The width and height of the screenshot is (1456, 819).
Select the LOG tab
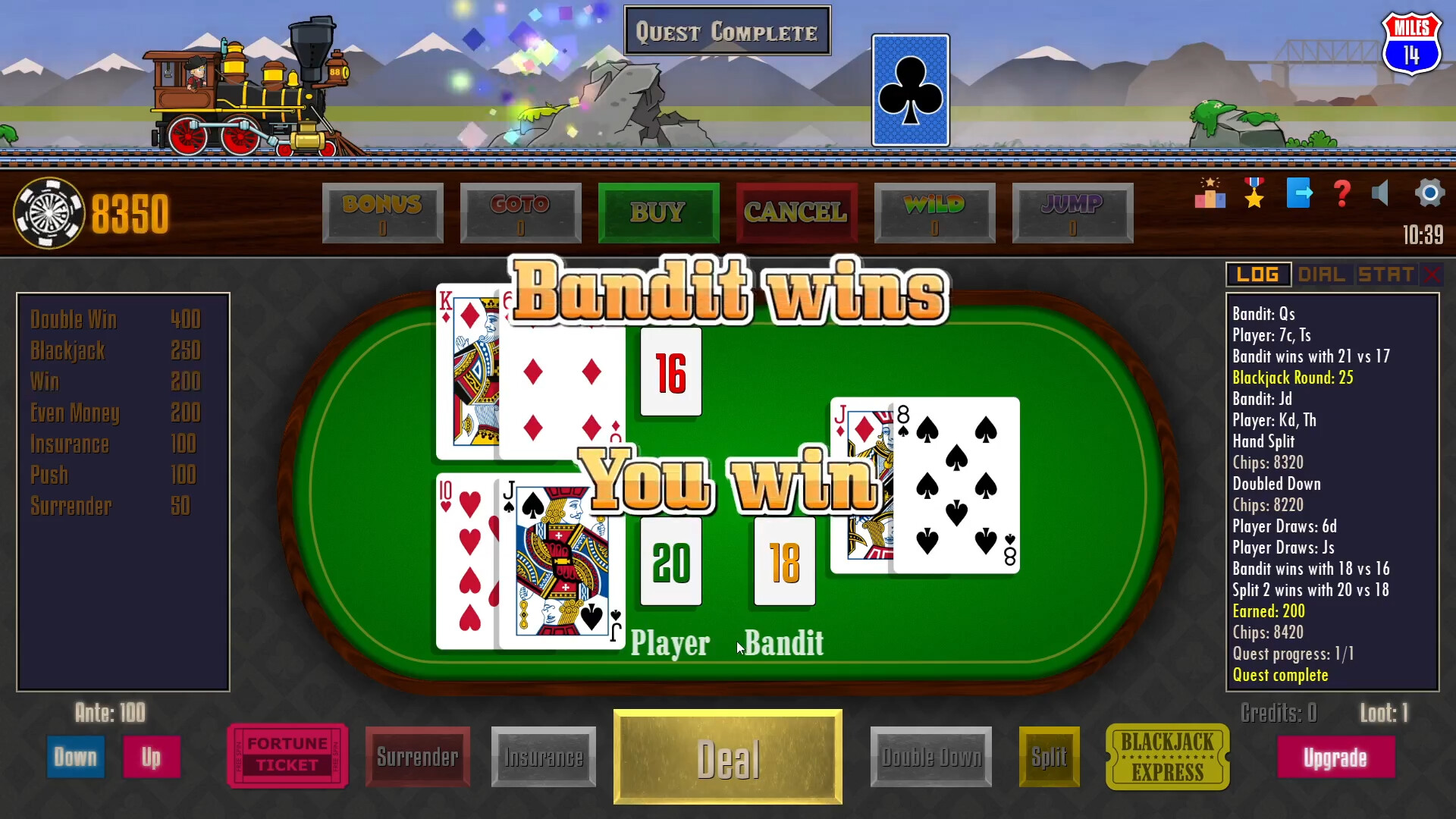pos(1258,275)
